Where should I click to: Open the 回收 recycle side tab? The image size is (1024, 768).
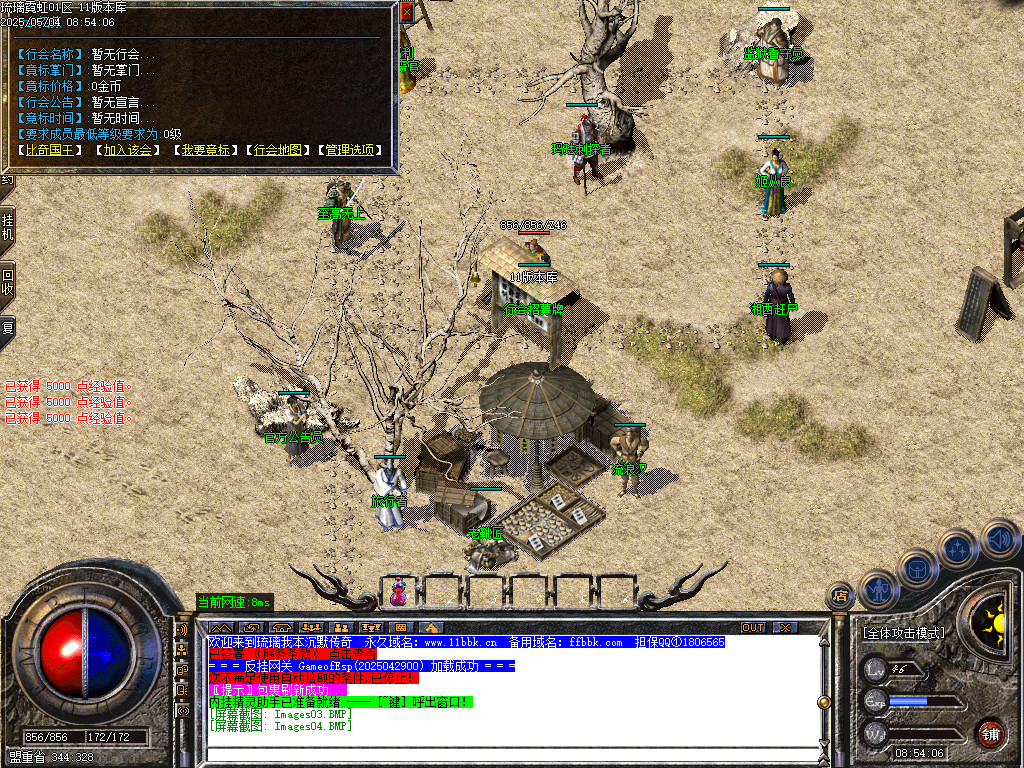coord(7,283)
